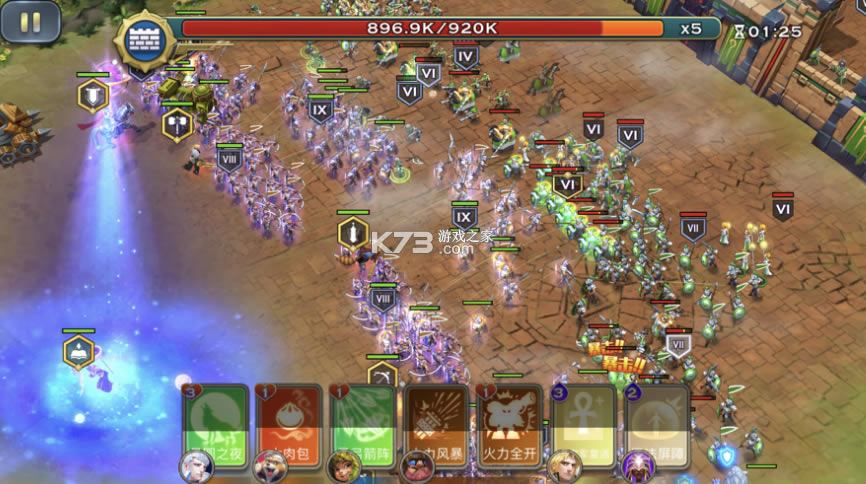The width and height of the screenshot is (866, 484).
Task: Cast the green arrow formation (箭阵) card
Action: [x=362, y=423]
